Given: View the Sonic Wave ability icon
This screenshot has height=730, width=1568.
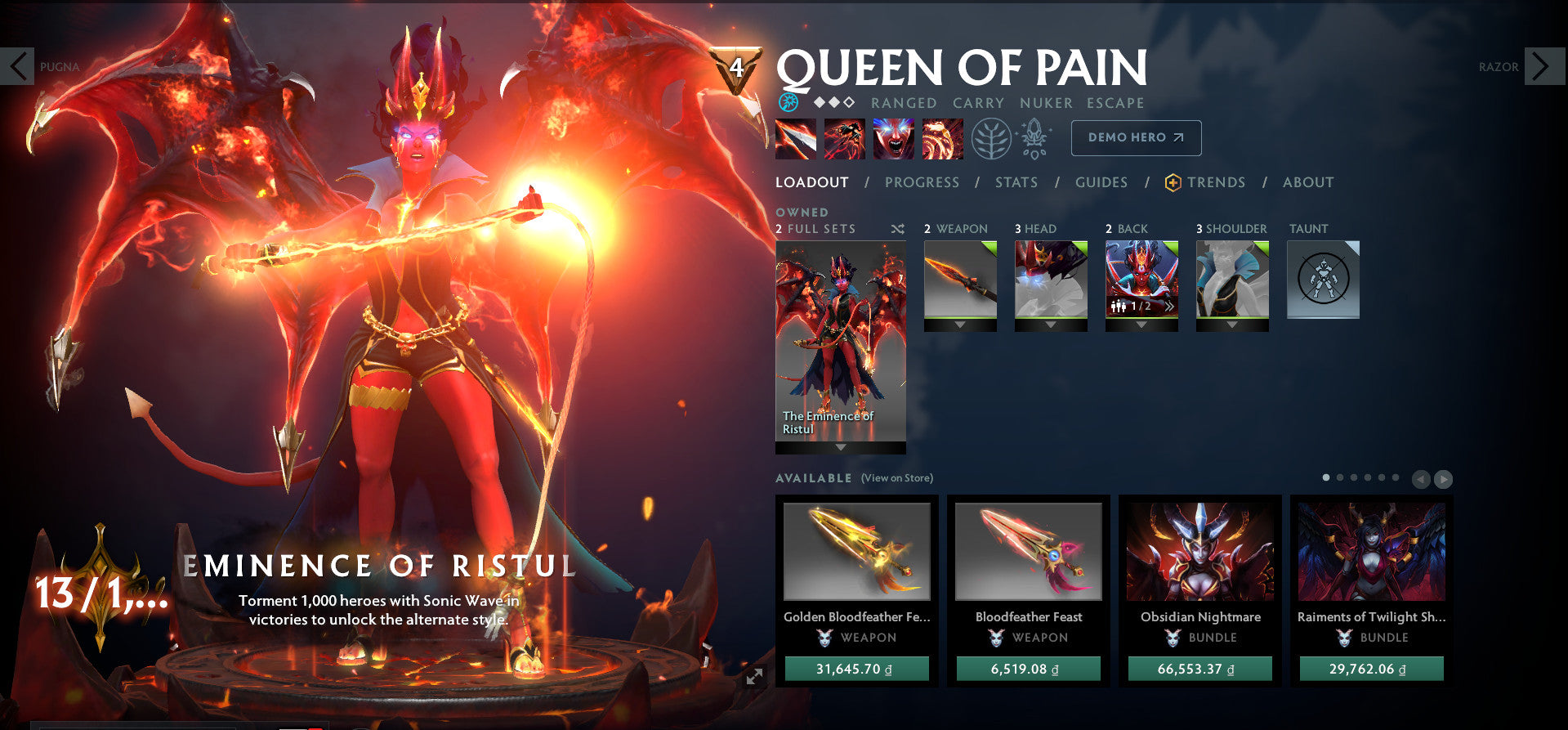Looking at the screenshot, I should tap(941, 139).
